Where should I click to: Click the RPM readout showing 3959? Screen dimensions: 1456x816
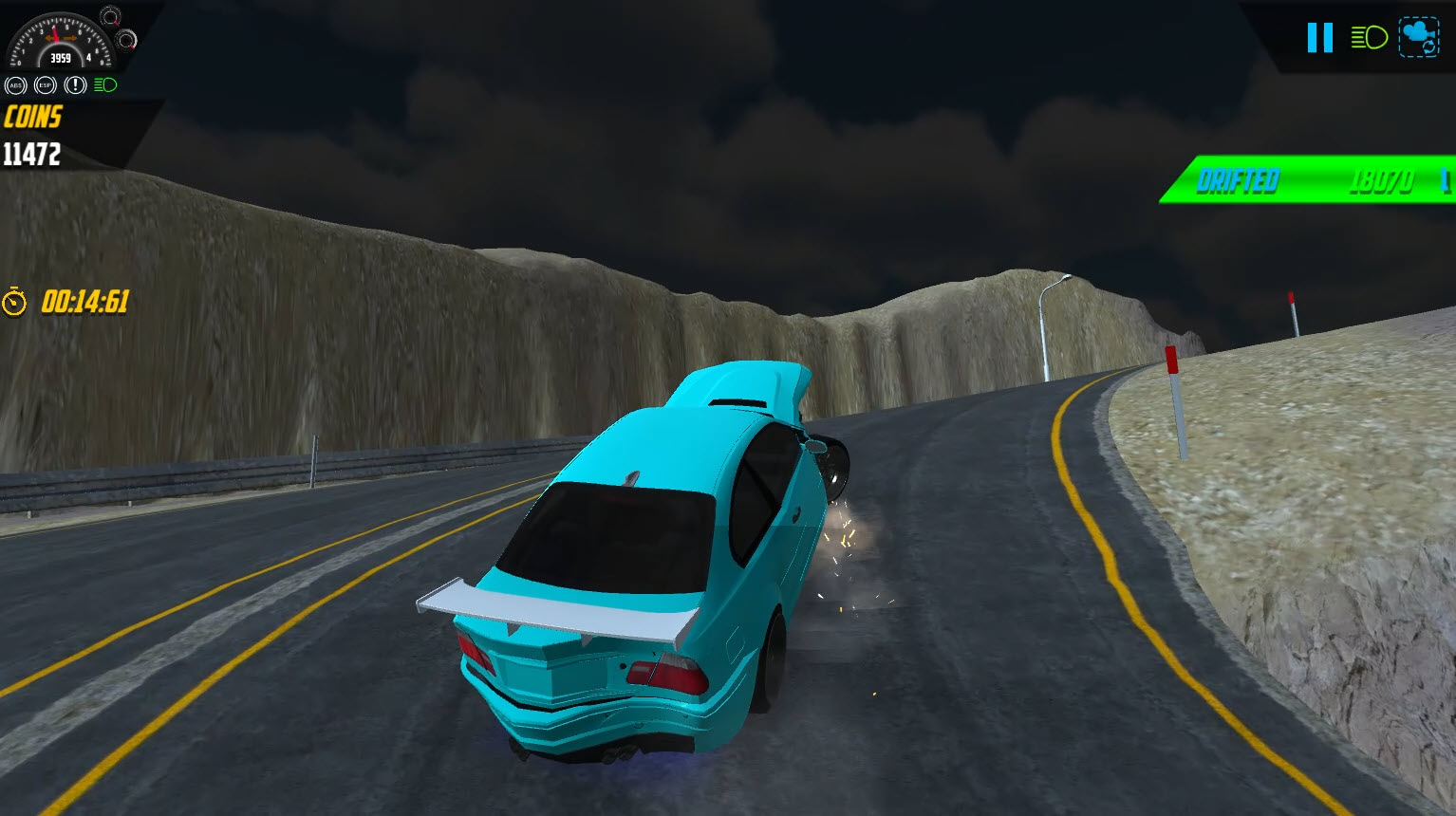click(61, 57)
